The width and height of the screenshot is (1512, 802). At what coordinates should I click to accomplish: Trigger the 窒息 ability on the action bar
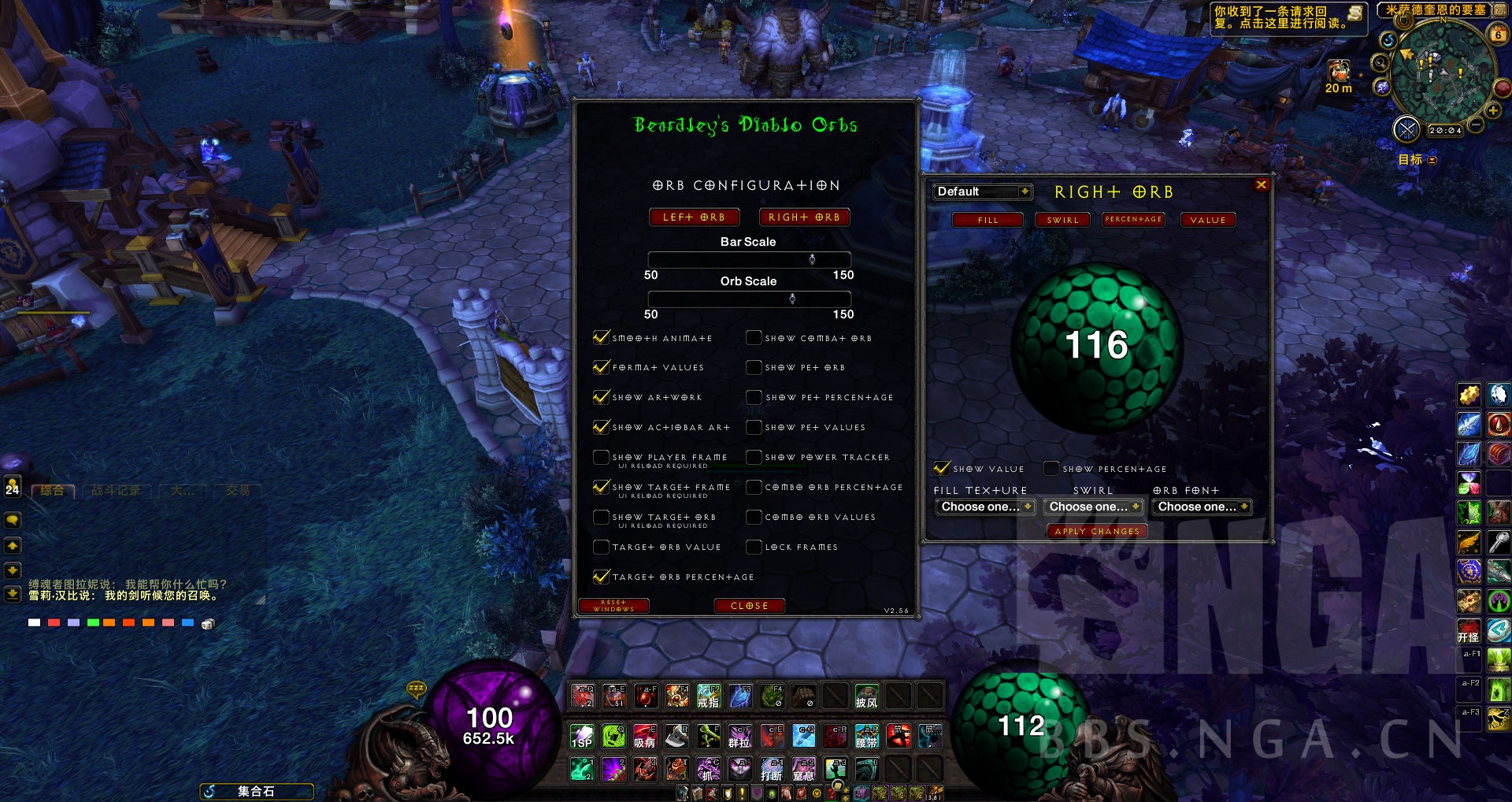[803, 770]
